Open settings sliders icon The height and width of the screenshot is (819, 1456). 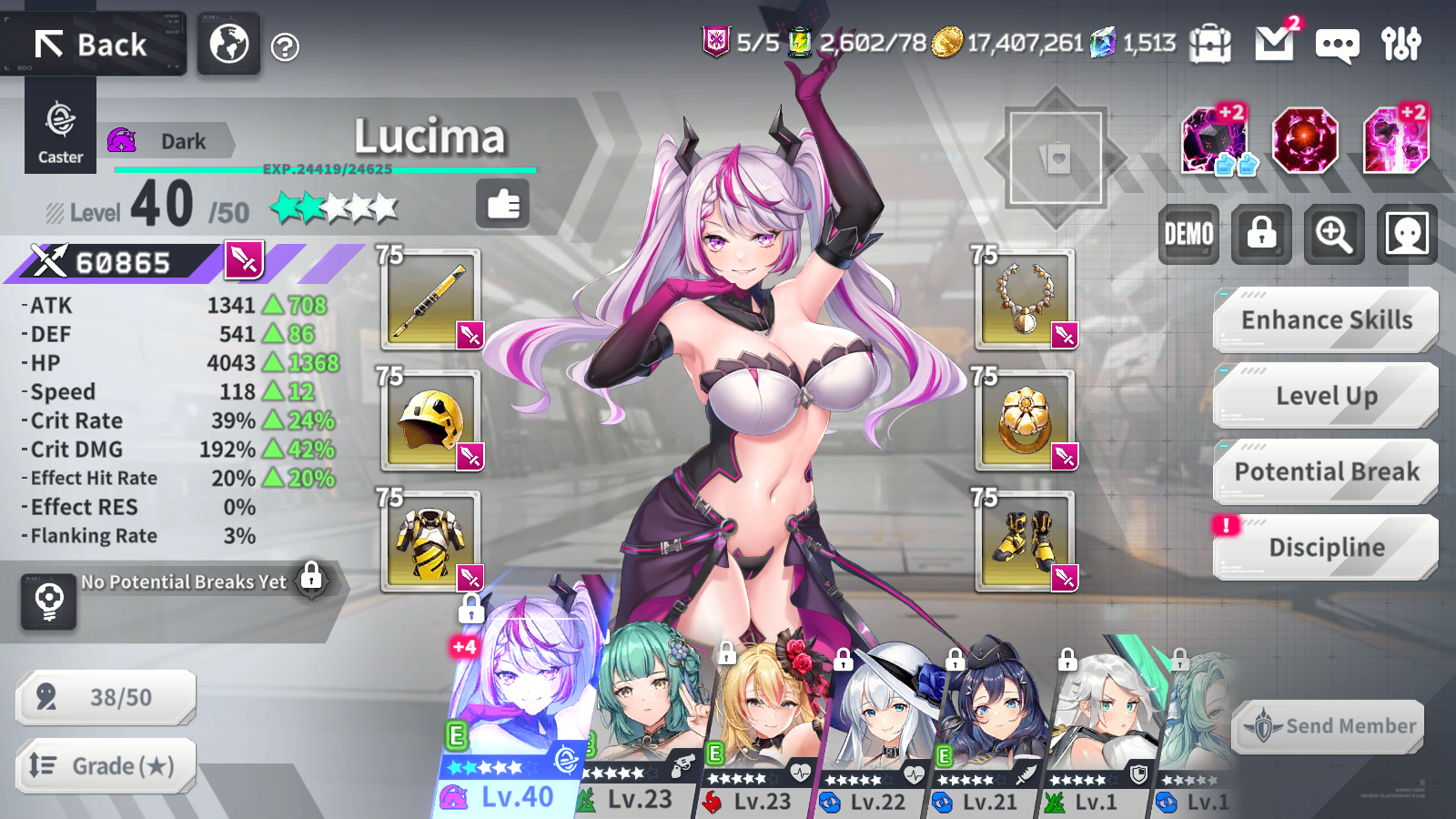pyautogui.click(x=1400, y=44)
